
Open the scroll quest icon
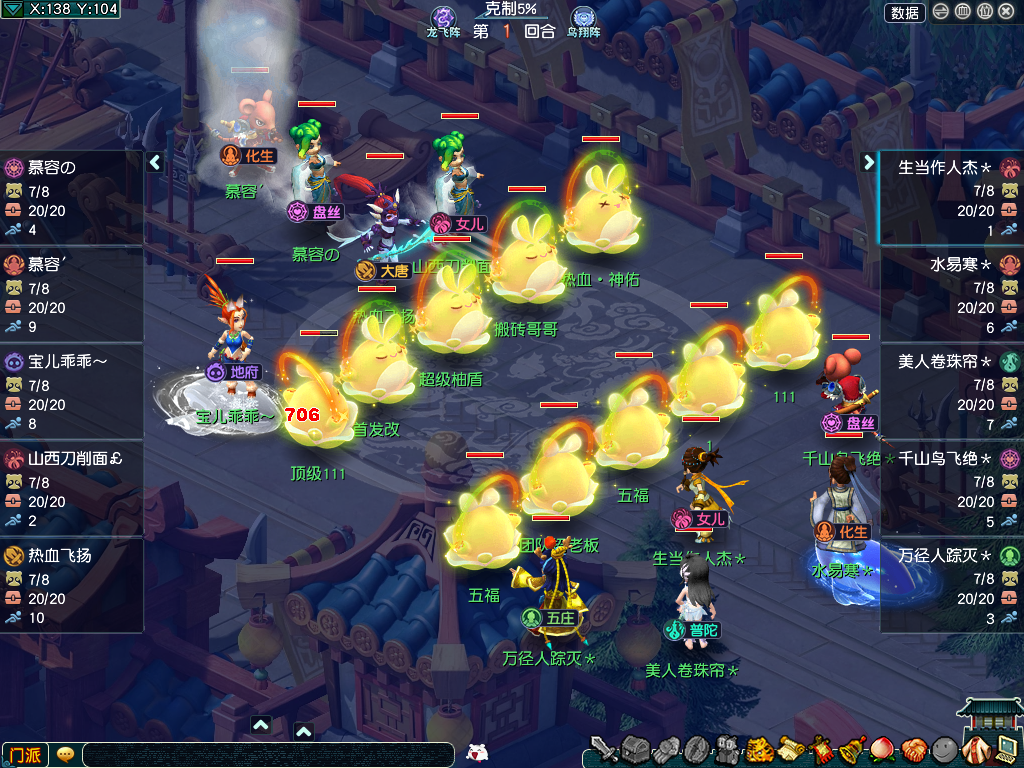[792, 749]
